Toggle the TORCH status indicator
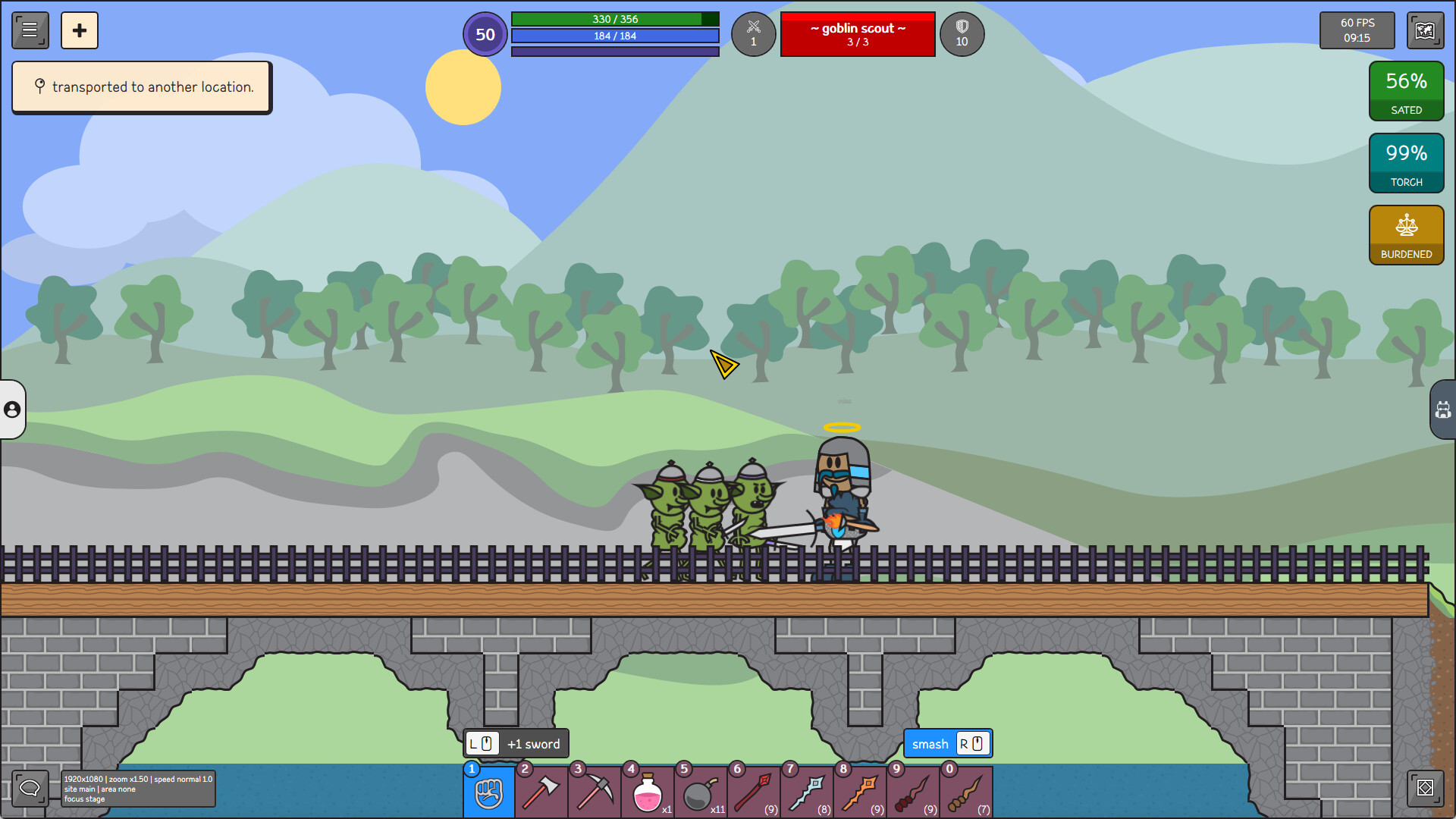 1406,162
